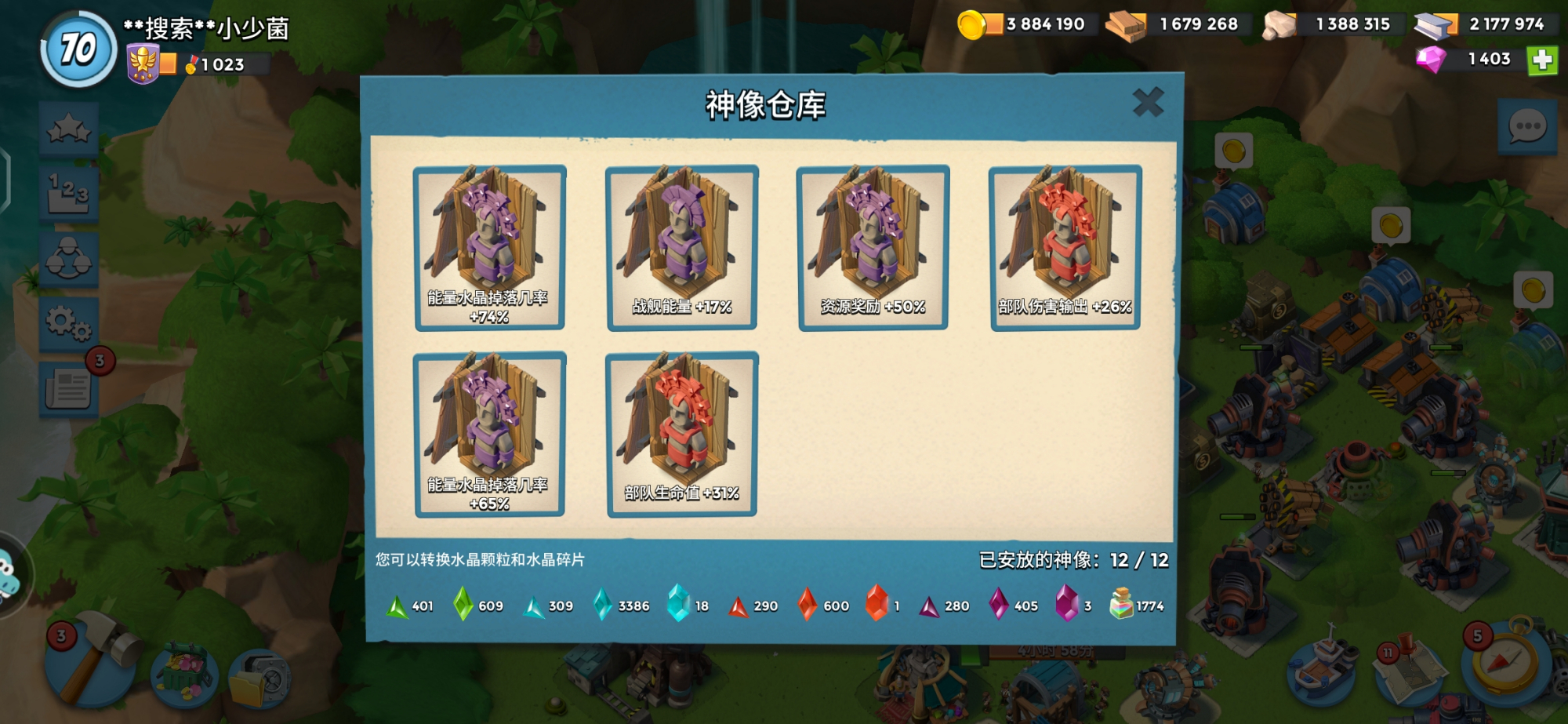Open the chat message bubble
The width and height of the screenshot is (1568, 724).
pos(1526,126)
